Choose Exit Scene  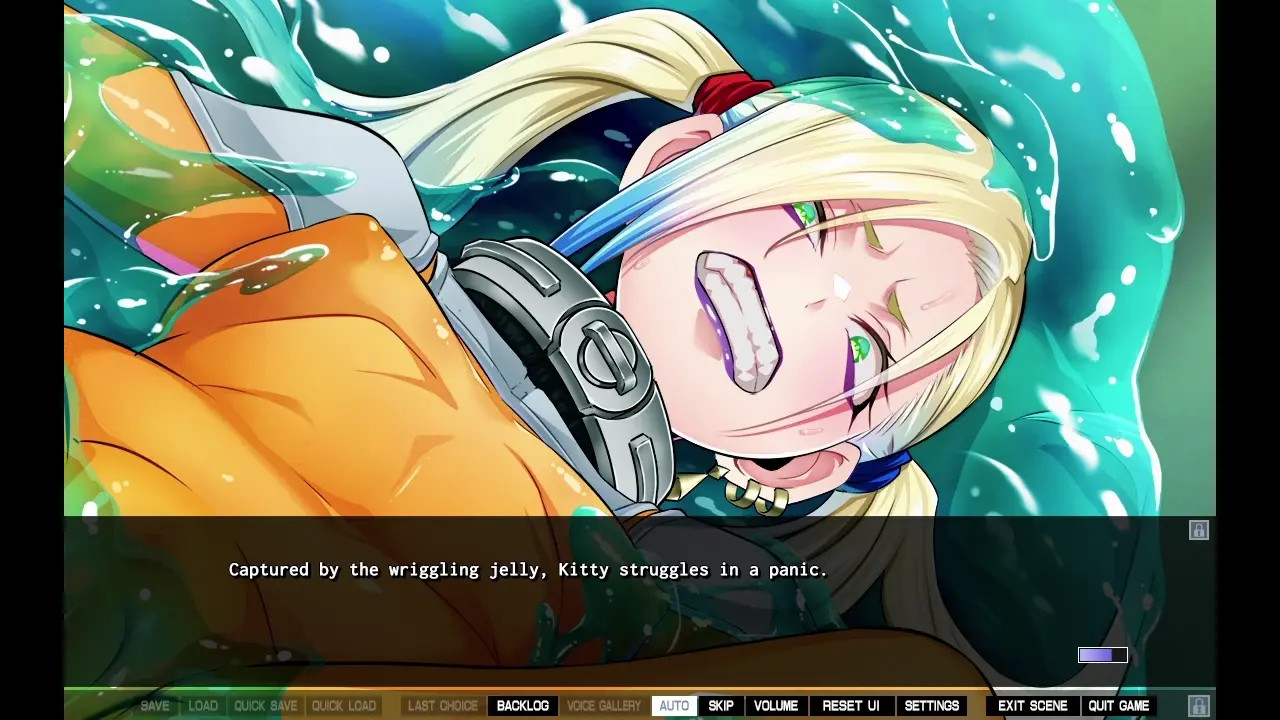click(x=1033, y=706)
